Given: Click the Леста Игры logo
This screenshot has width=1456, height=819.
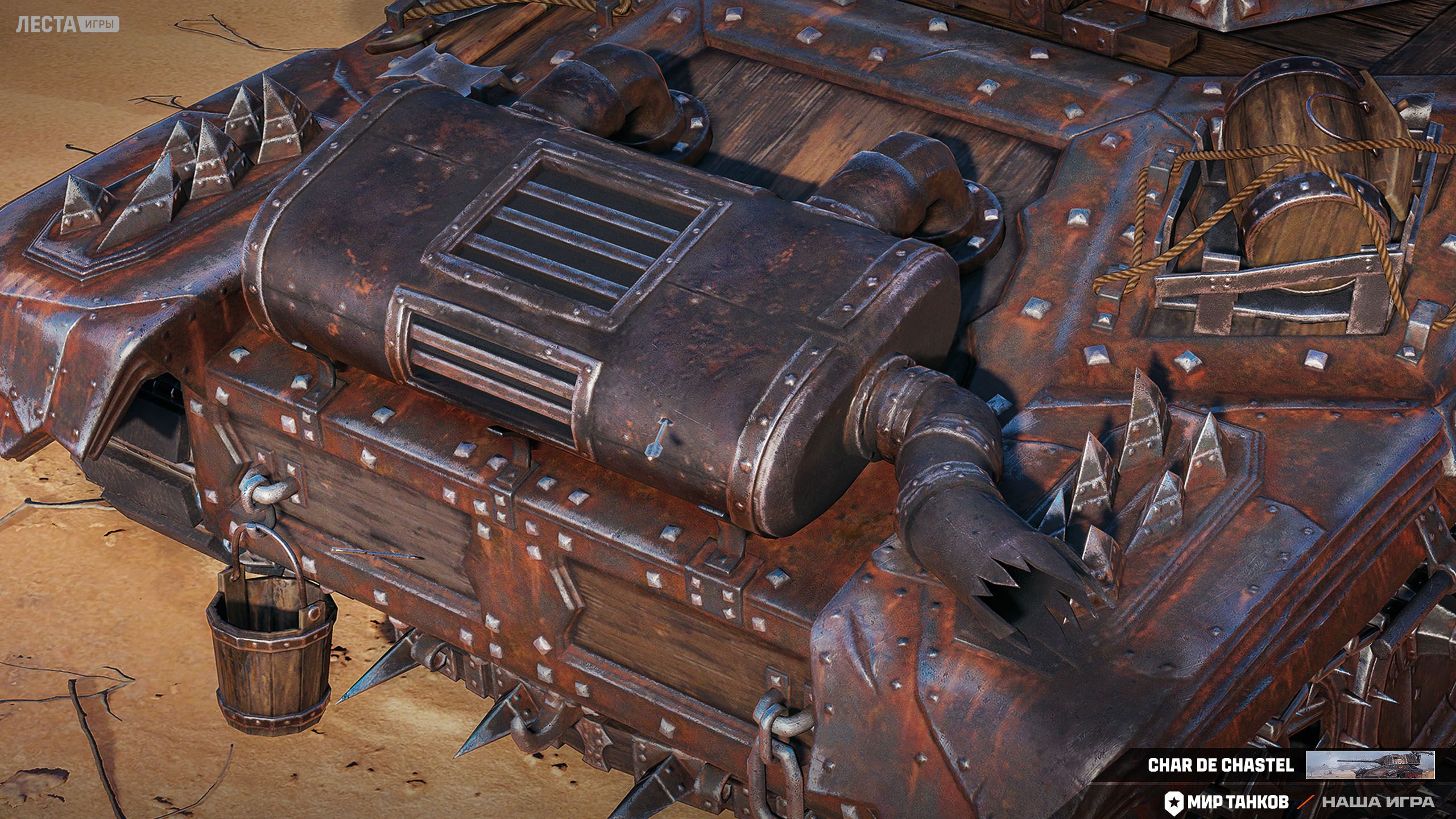Looking at the screenshot, I should click(x=67, y=24).
